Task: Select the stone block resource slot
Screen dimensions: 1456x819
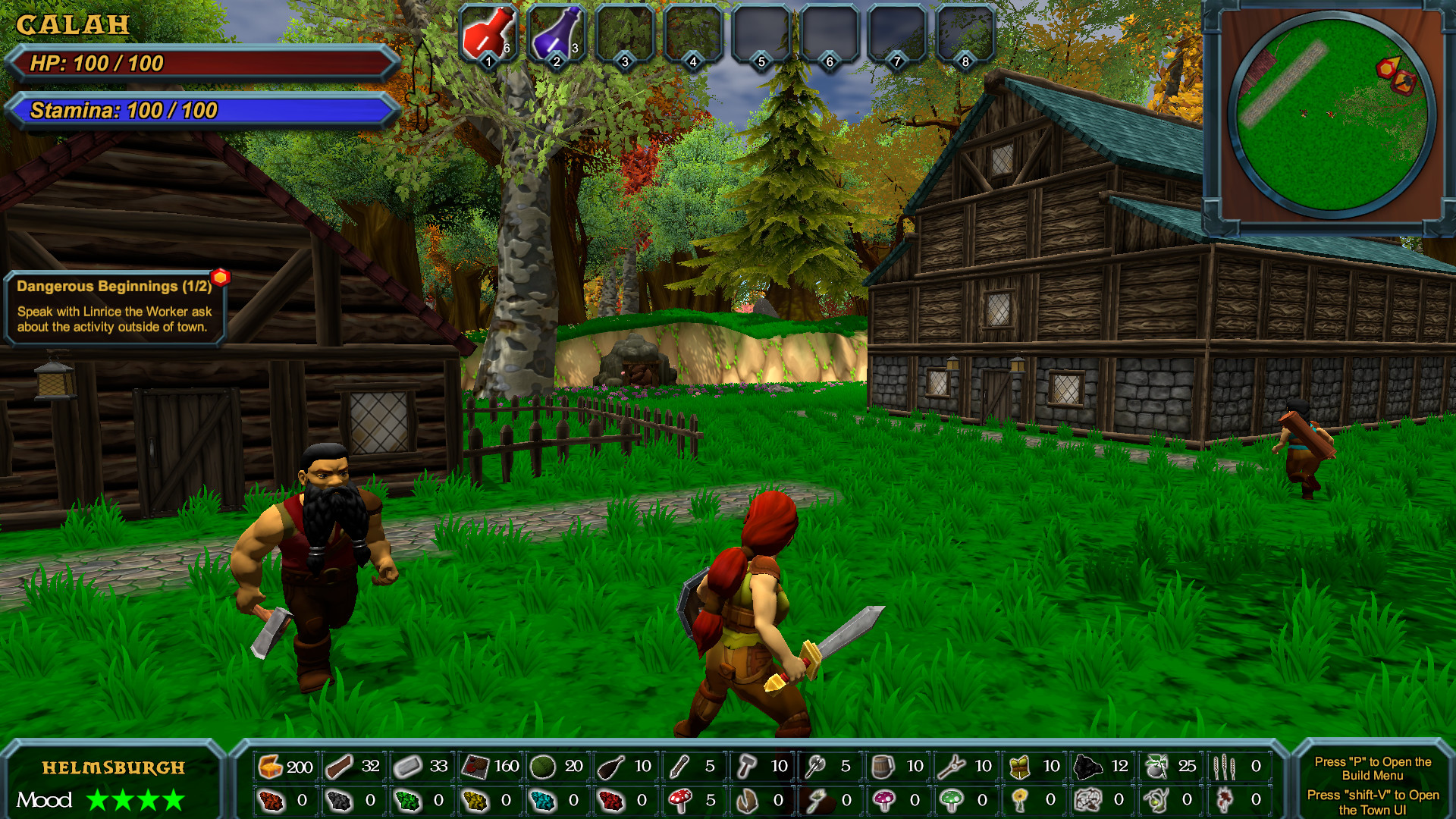Action: tap(407, 767)
